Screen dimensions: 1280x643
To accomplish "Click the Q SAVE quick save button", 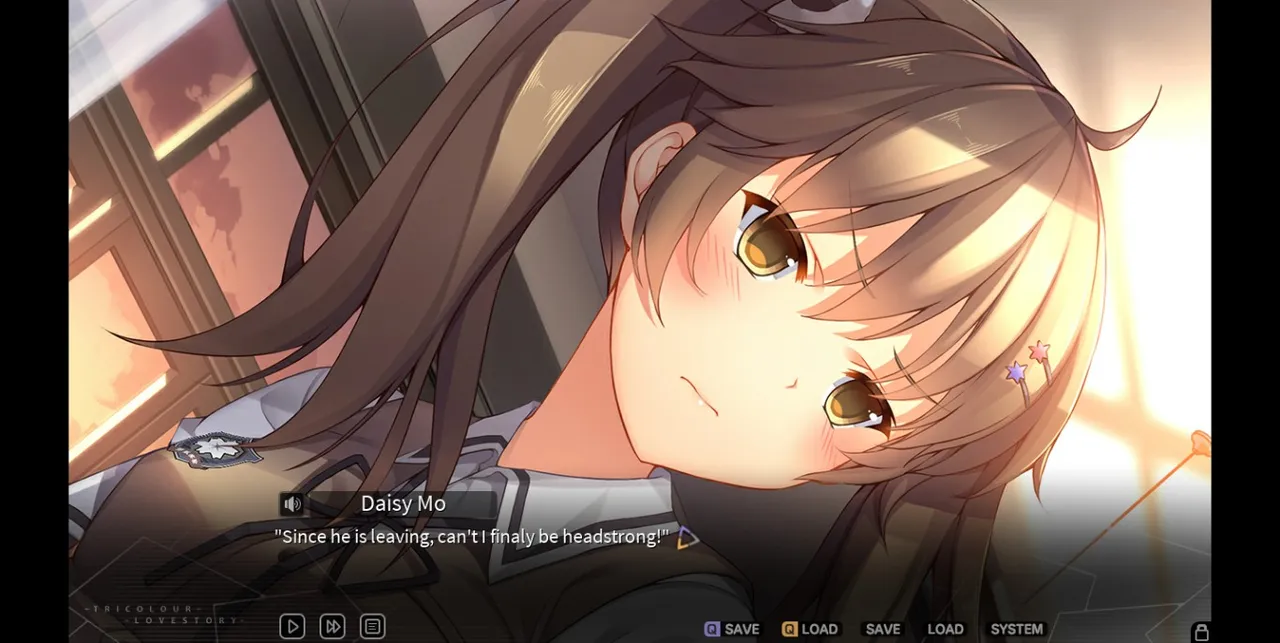I will (x=732, y=629).
